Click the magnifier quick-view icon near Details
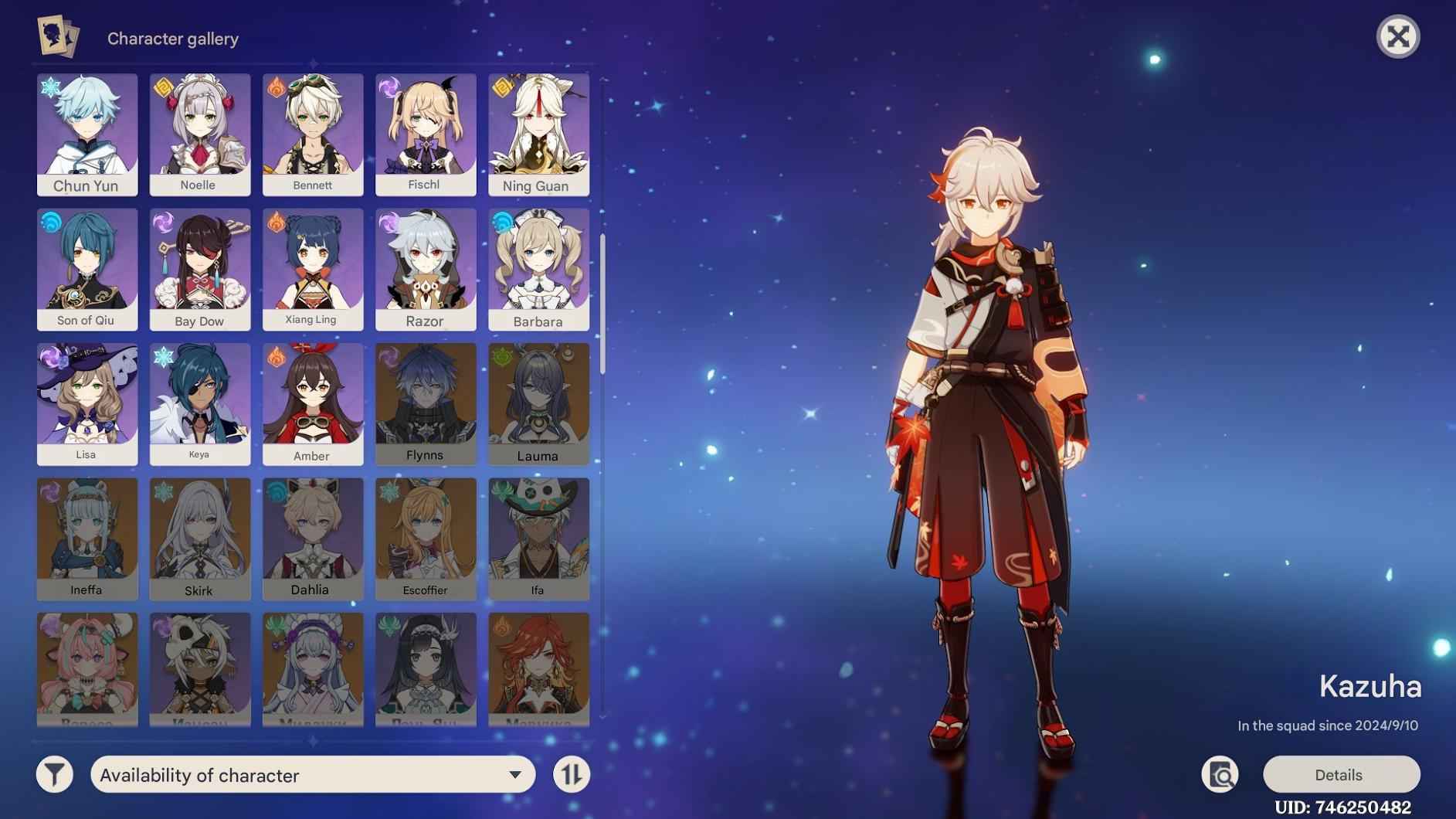 point(1220,774)
